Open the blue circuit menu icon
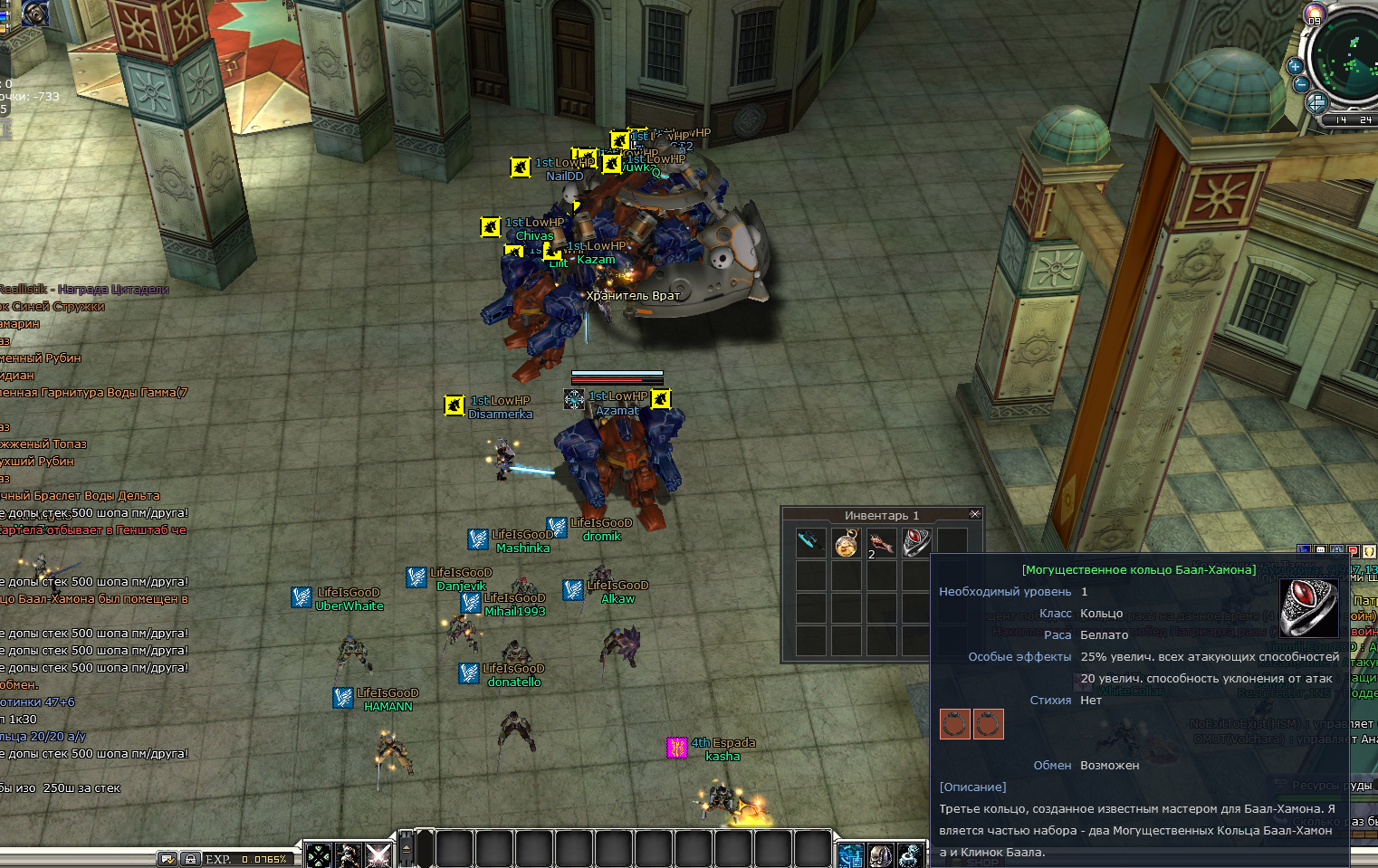This screenshot has width=1378, height=868. [851, 854]
